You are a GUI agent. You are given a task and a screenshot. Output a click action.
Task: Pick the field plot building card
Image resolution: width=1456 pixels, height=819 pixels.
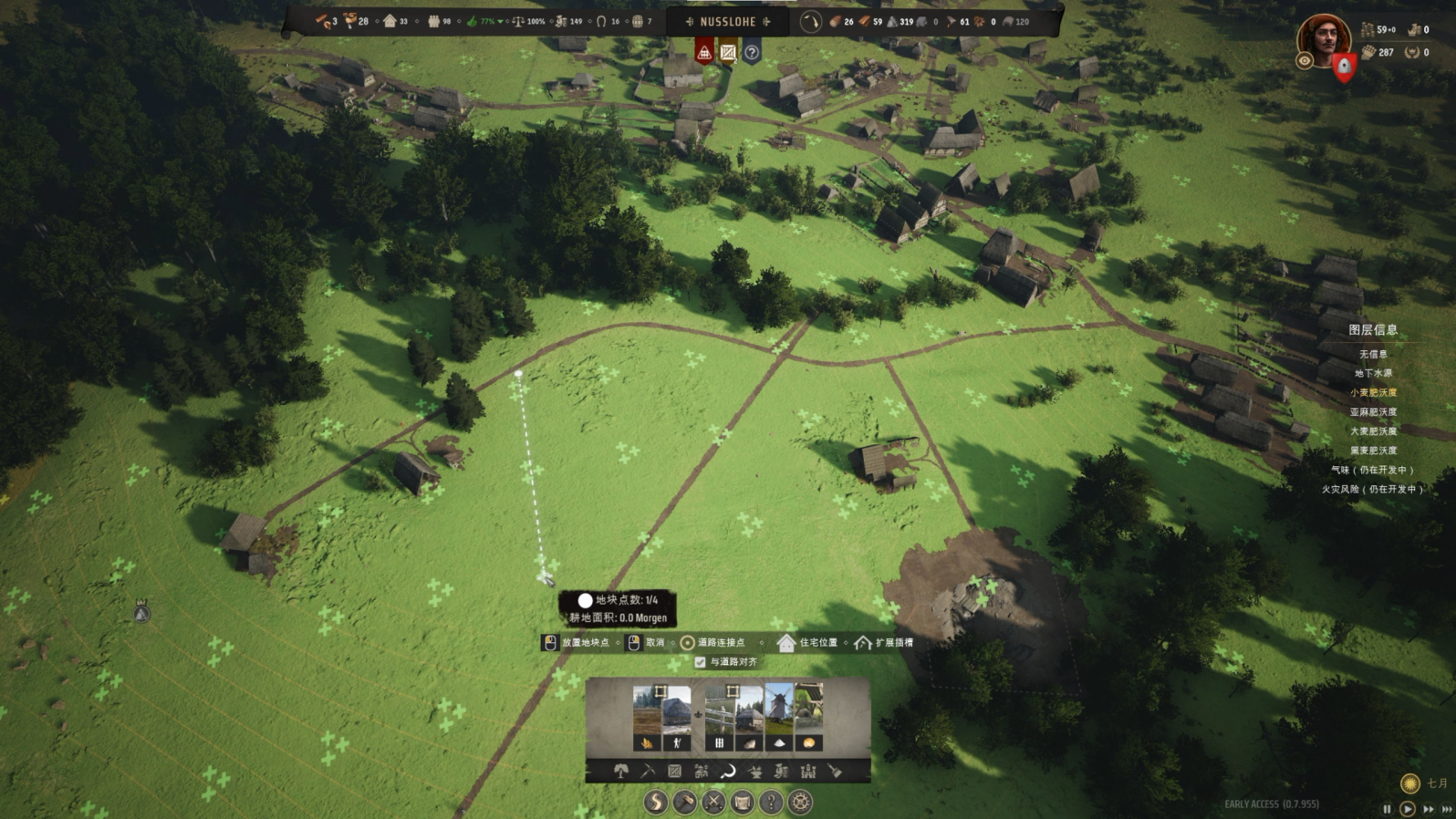647,716
